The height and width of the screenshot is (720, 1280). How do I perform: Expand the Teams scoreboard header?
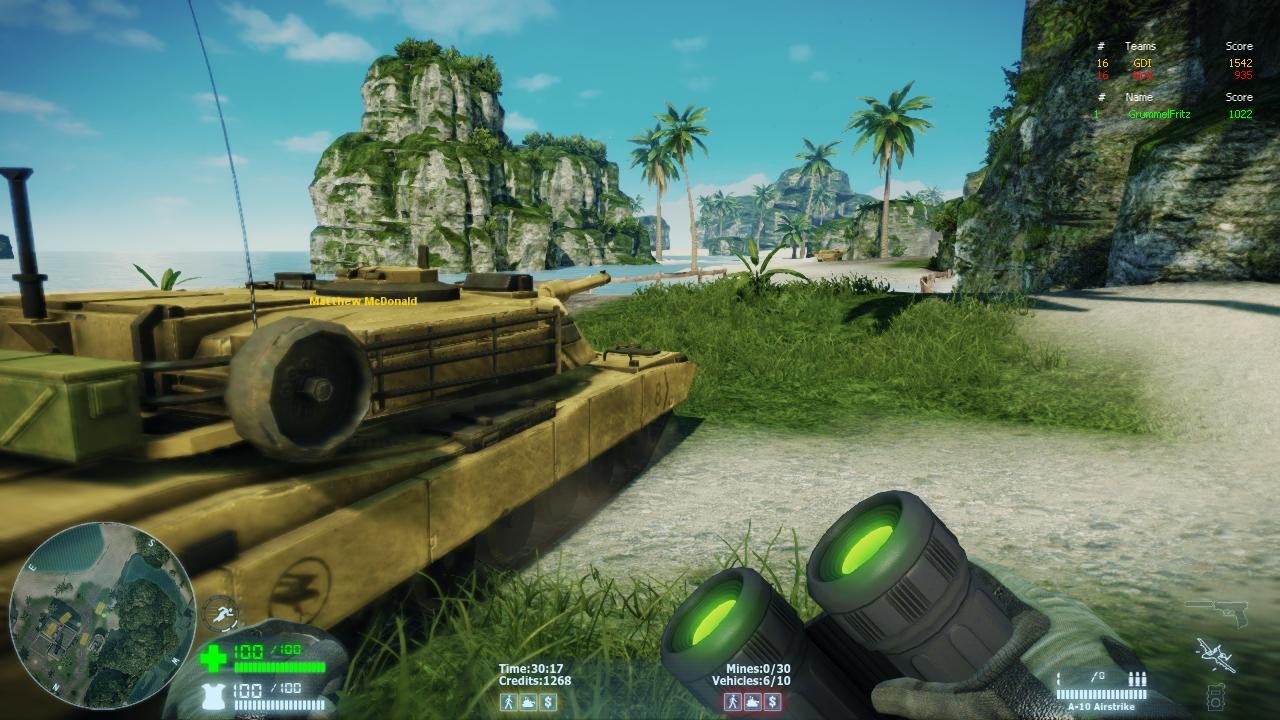coord(1140,46)
